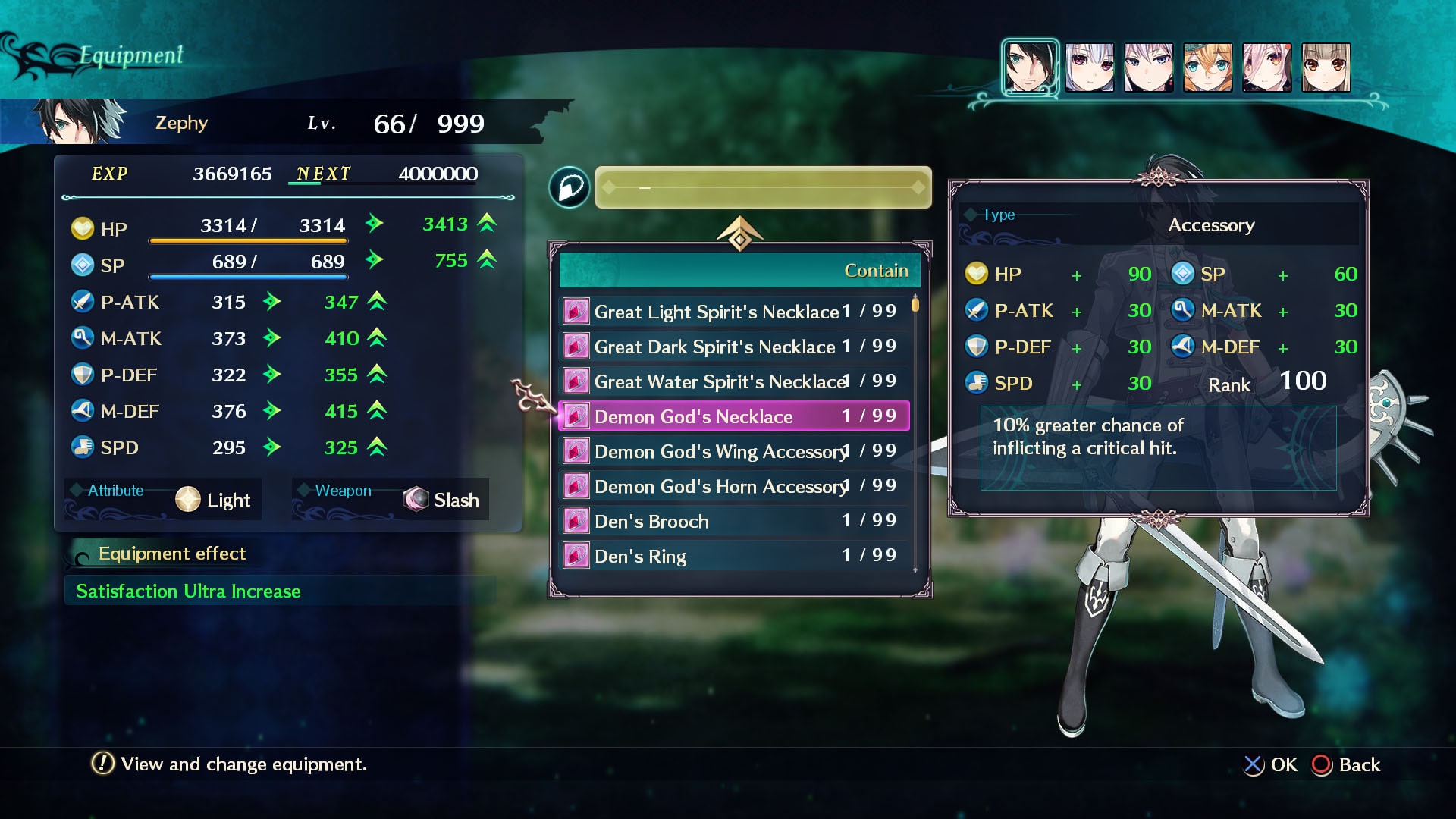Select the P-DEF shield icon

click(x=83, y=374)
